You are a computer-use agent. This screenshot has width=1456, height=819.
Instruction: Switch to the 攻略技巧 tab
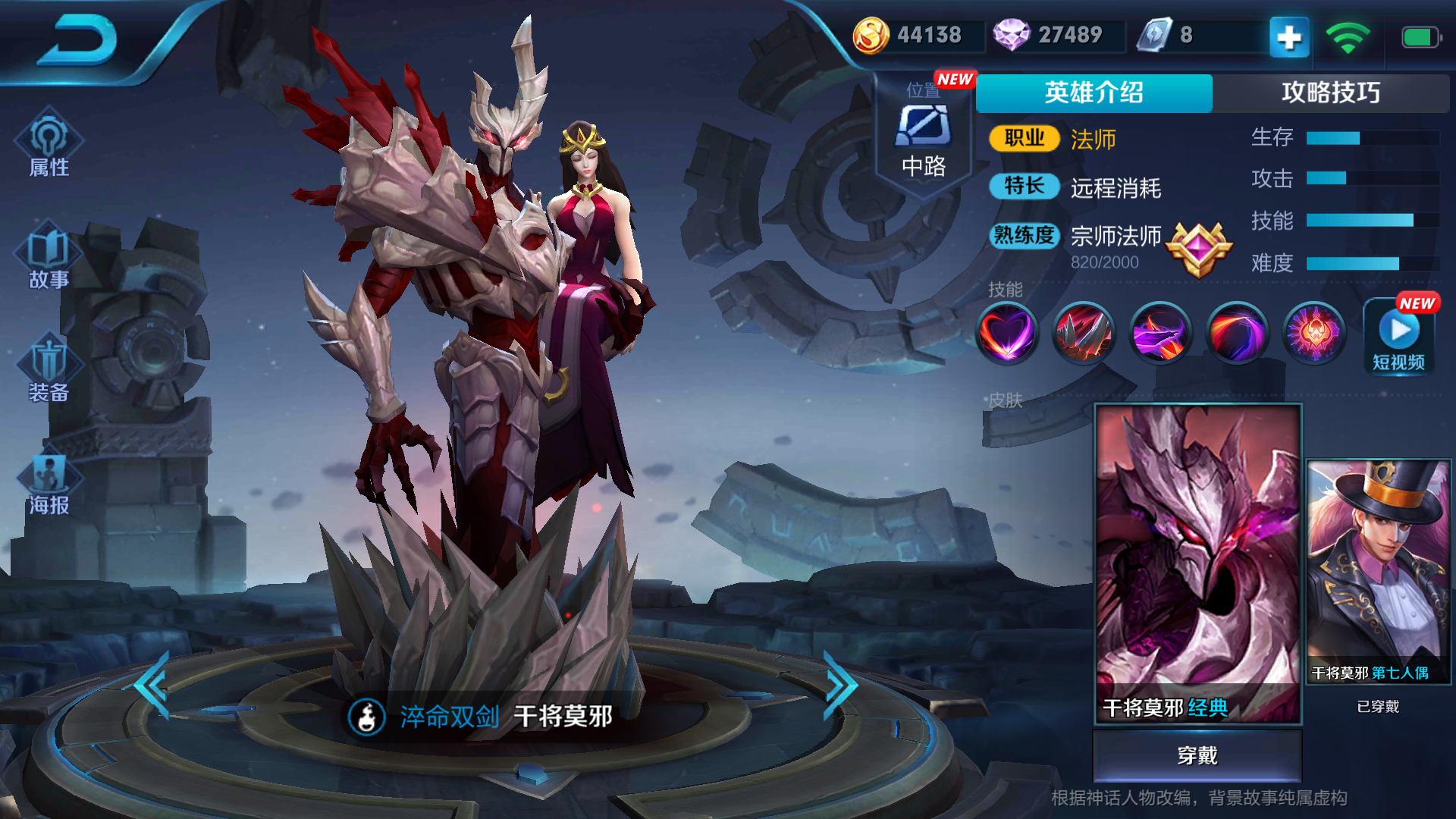pyautogui.click(x=1330, y=93)
